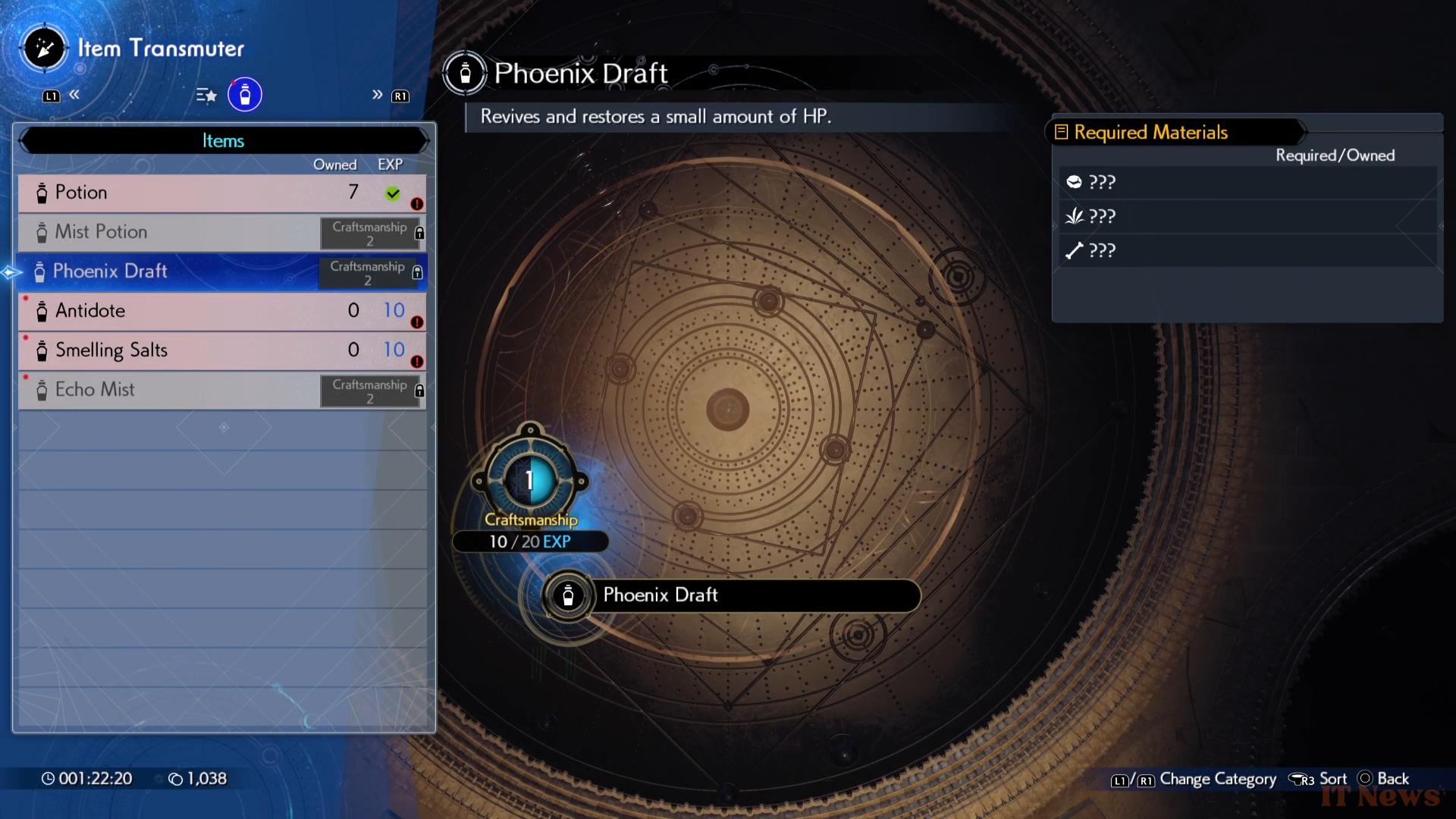
Task: Go to the next category with right arrows
Action: point(377,95)
